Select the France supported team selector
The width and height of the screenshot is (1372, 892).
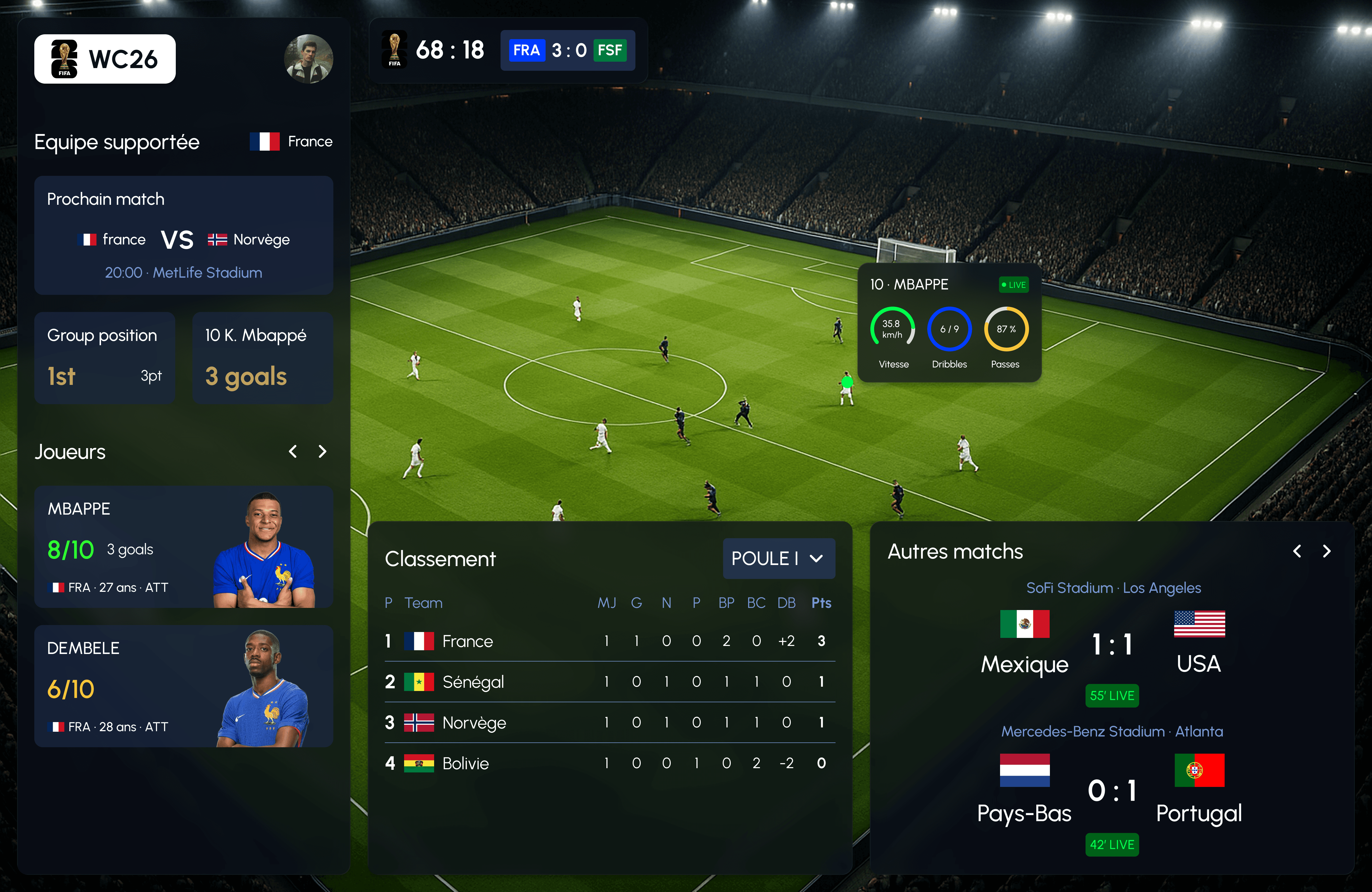[x=291, y=142]
